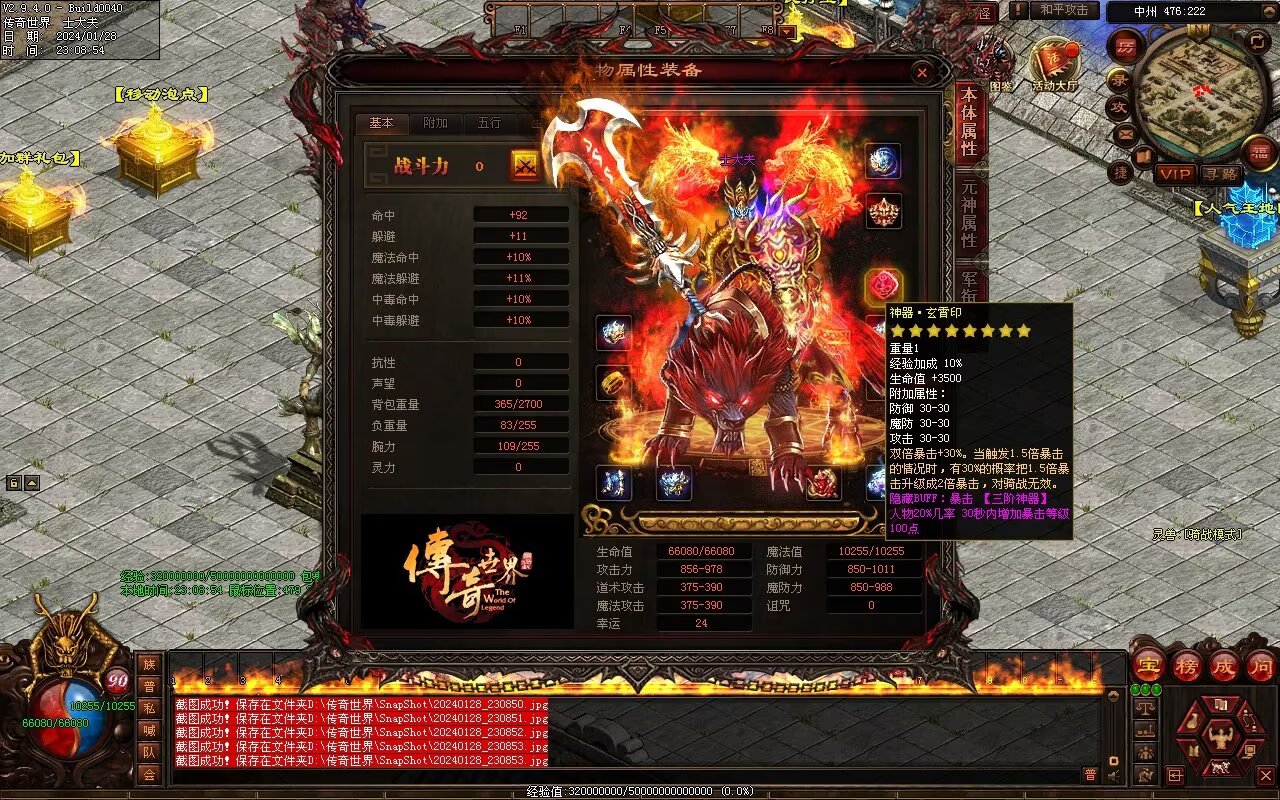Close the character attribute equipment window
The height and width of the screenshot is (800, 1280).
point(922,72)
